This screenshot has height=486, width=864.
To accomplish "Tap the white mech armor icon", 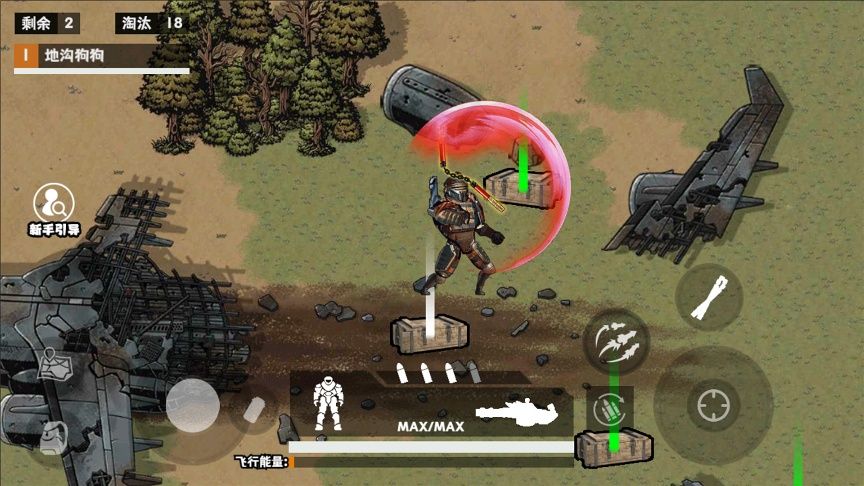I will (x=329, y=403).
